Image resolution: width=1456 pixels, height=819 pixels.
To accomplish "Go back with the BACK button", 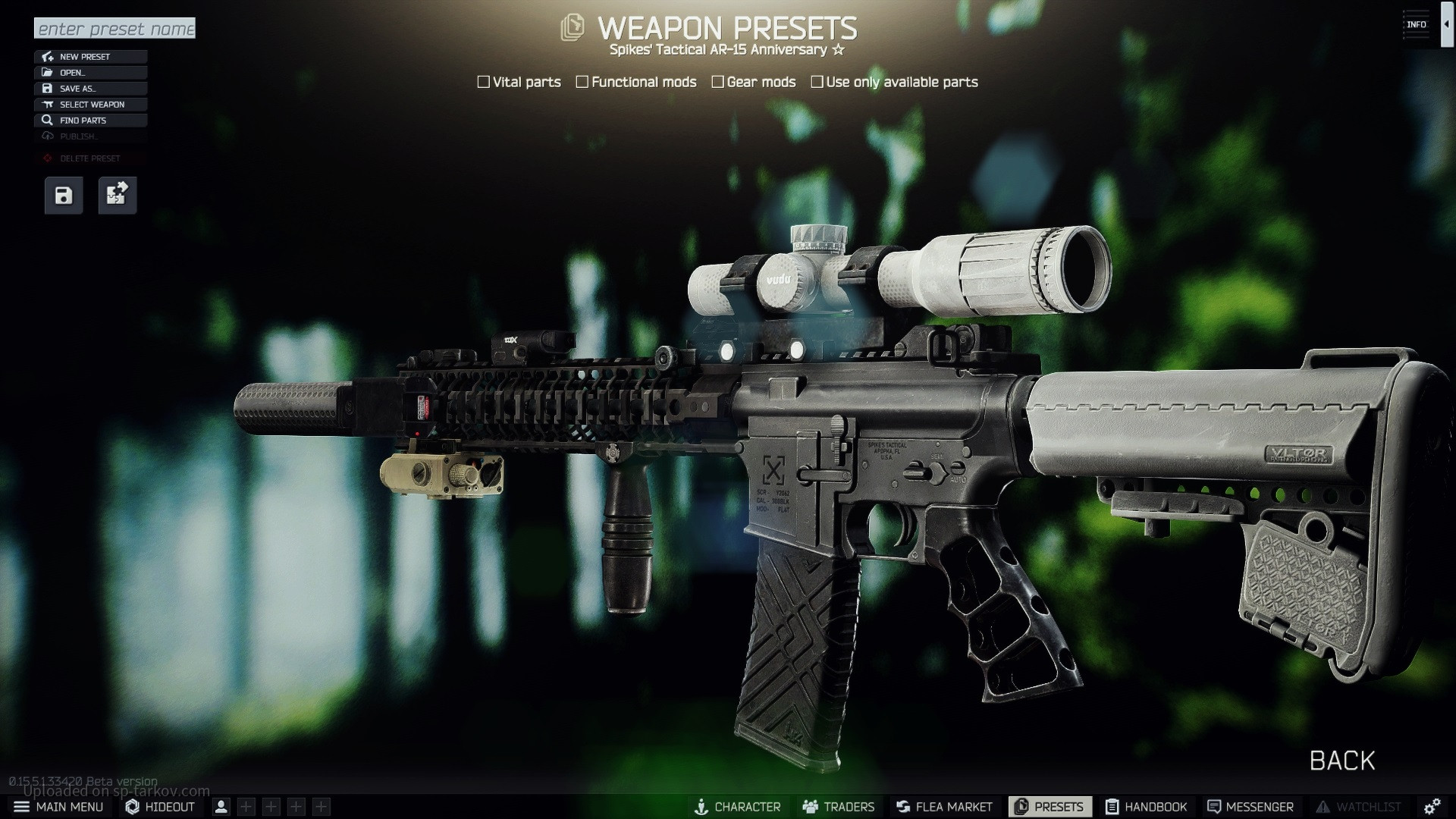I will [x=1341, y=761].
